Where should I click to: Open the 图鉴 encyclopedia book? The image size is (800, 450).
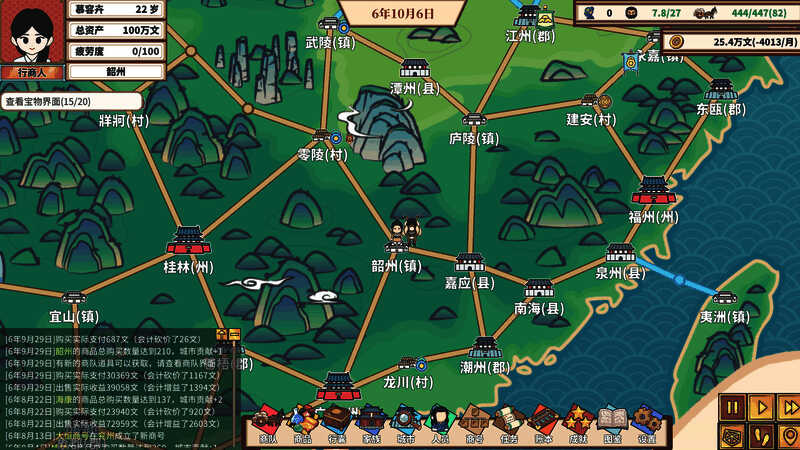click(612, 423)
